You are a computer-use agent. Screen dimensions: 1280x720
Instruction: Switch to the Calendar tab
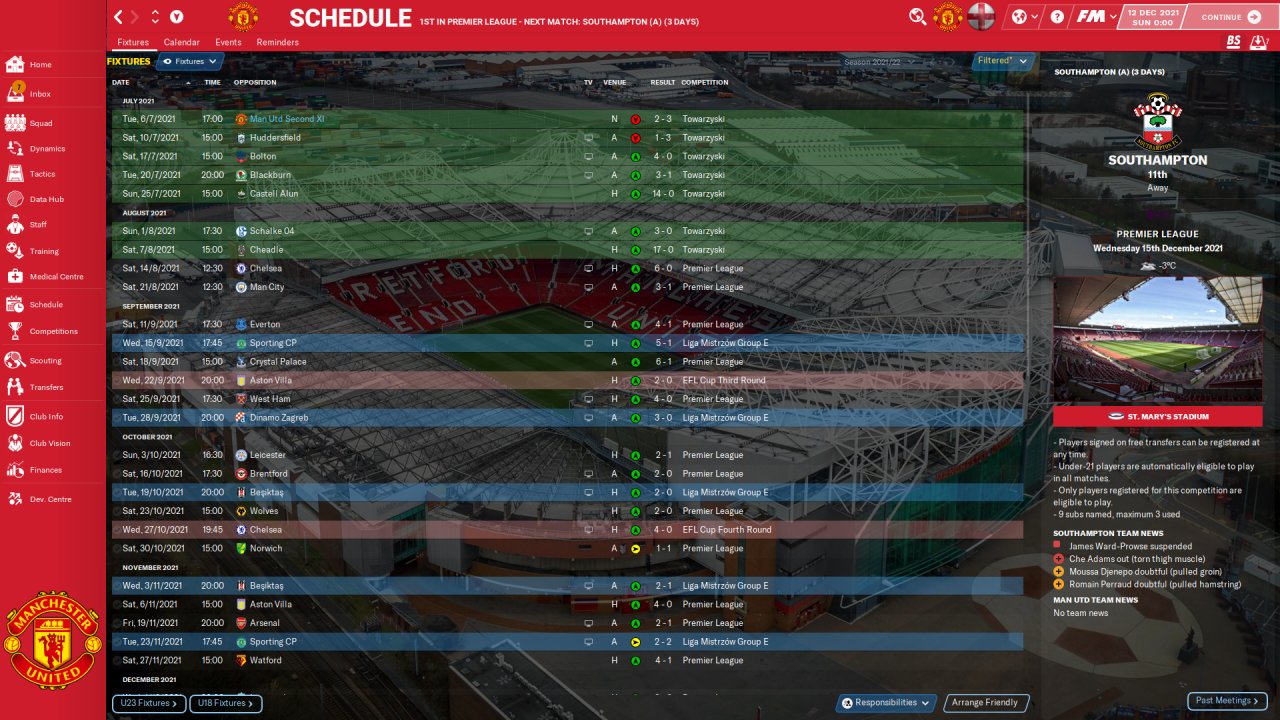pos(181,43)
